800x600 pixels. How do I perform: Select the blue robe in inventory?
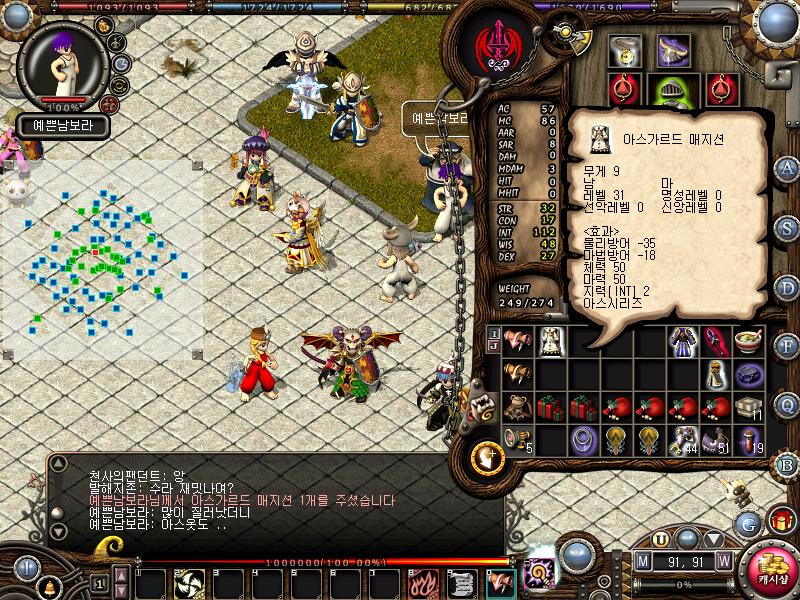[x=683, y=342]
